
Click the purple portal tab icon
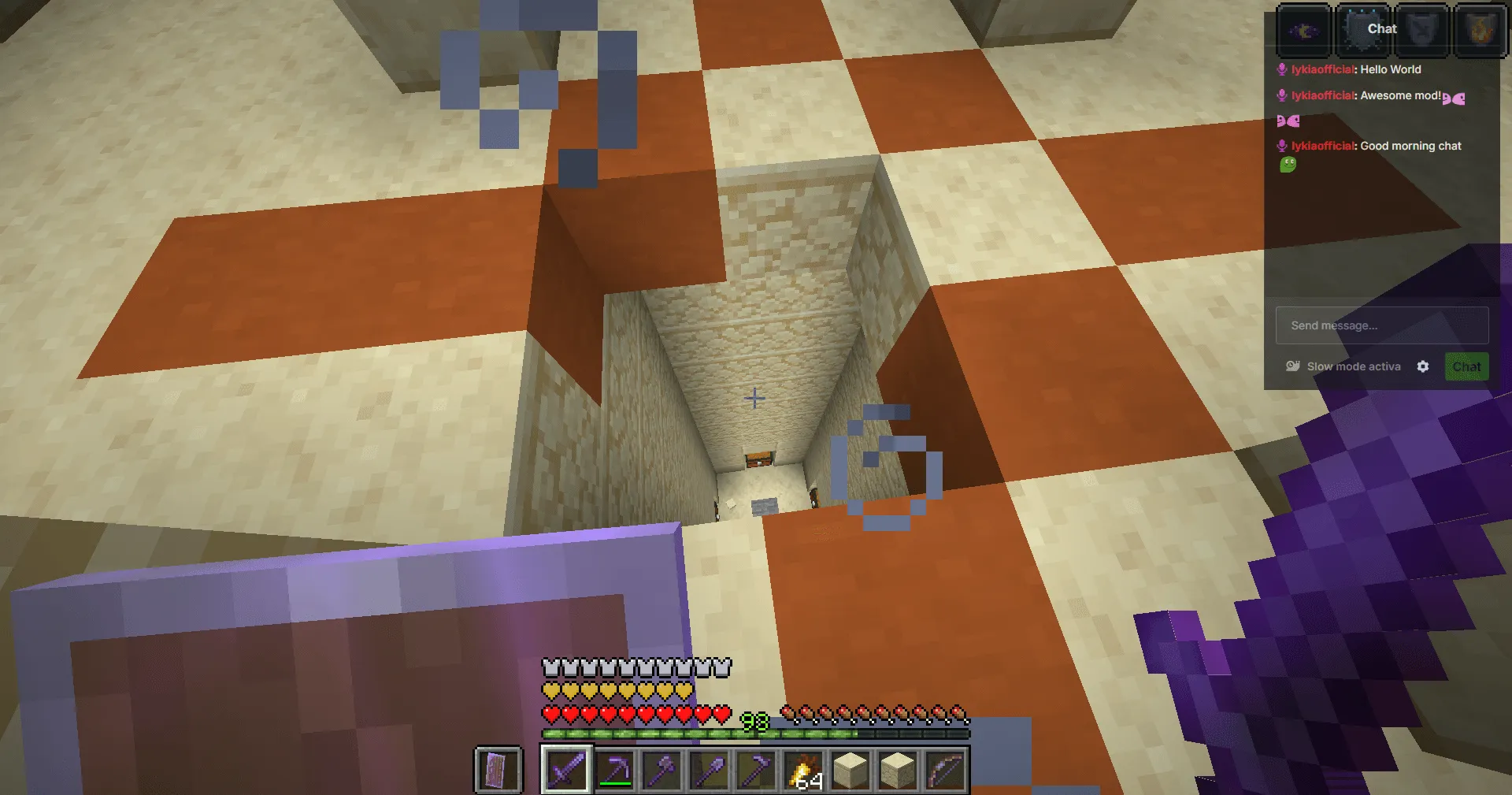pyautogui.click(x=1303, y=30)
